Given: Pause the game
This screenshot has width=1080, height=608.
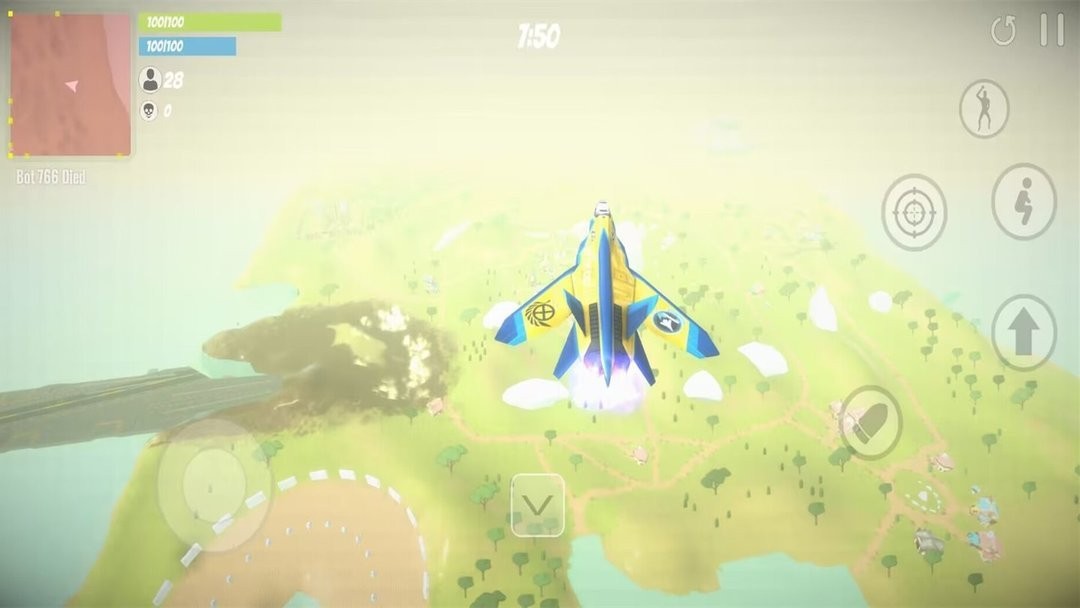Looking at the screenshot, I should point(1051,30).
